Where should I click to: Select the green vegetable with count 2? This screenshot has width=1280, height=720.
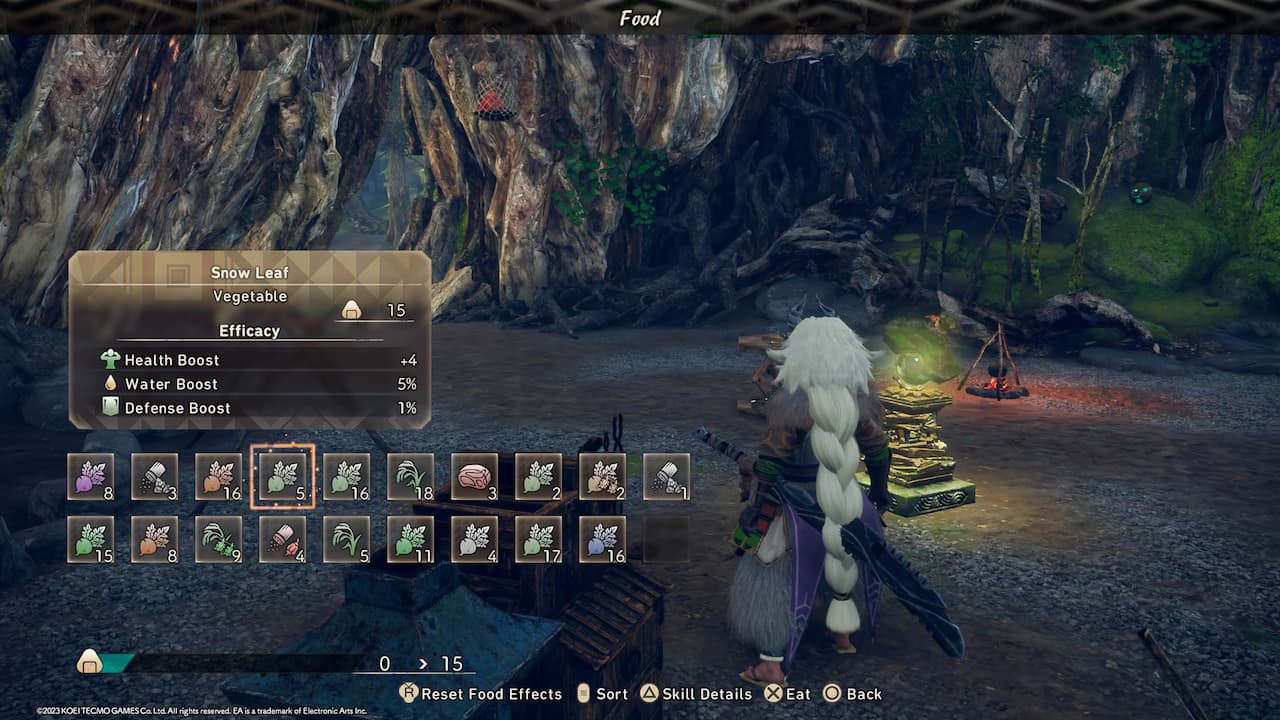point(539,476)
